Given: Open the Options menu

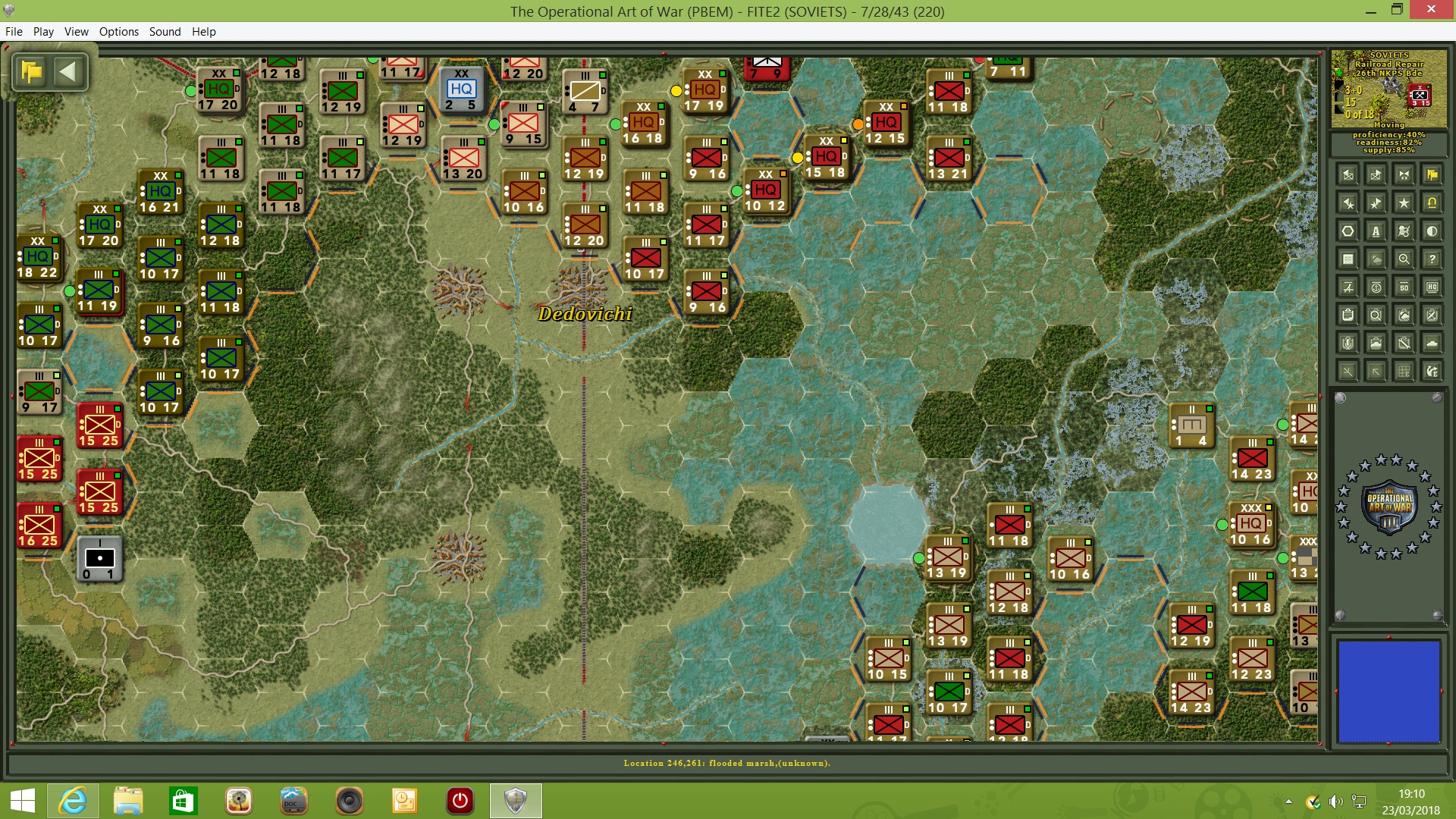Looking at the screenshot, I should click(118, 31).
